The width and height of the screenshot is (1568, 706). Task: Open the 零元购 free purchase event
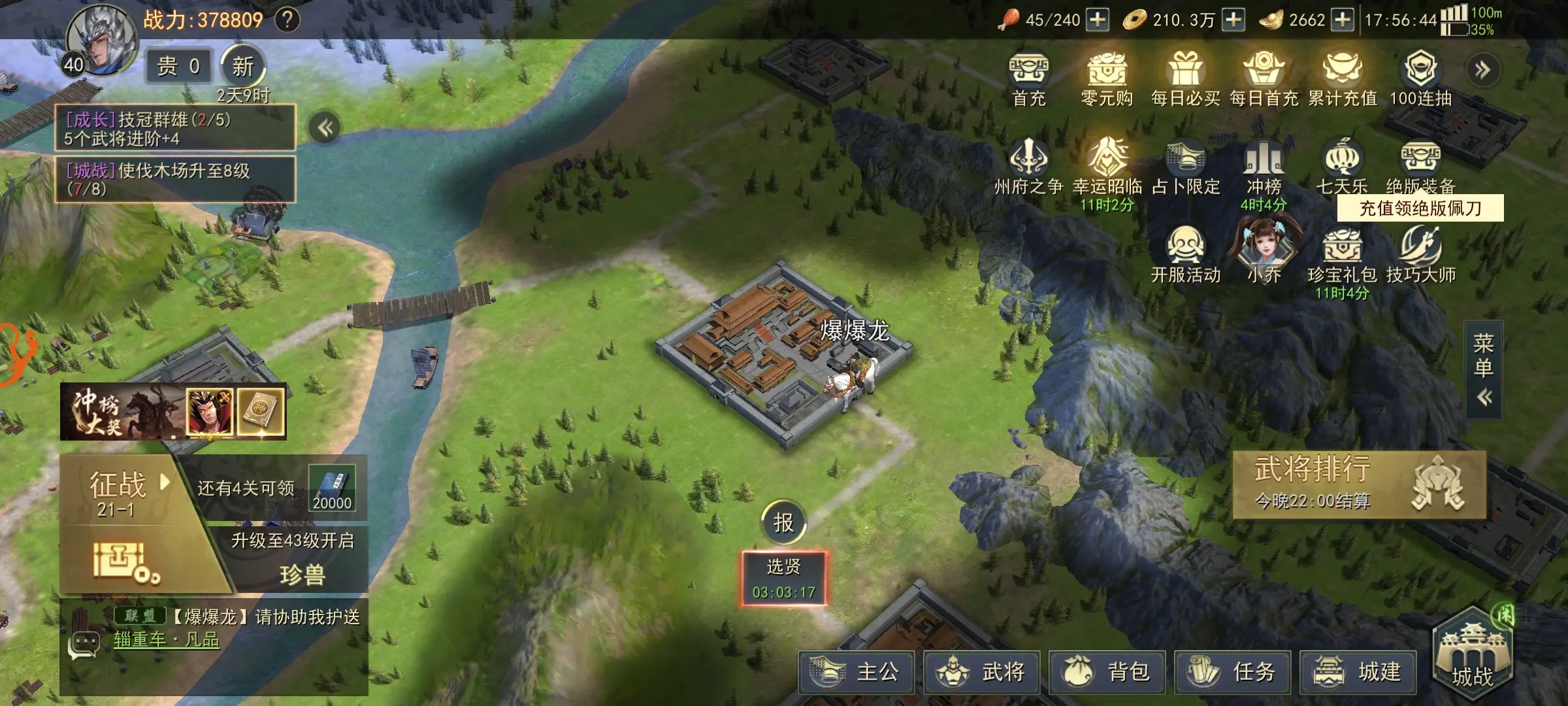1107,80
